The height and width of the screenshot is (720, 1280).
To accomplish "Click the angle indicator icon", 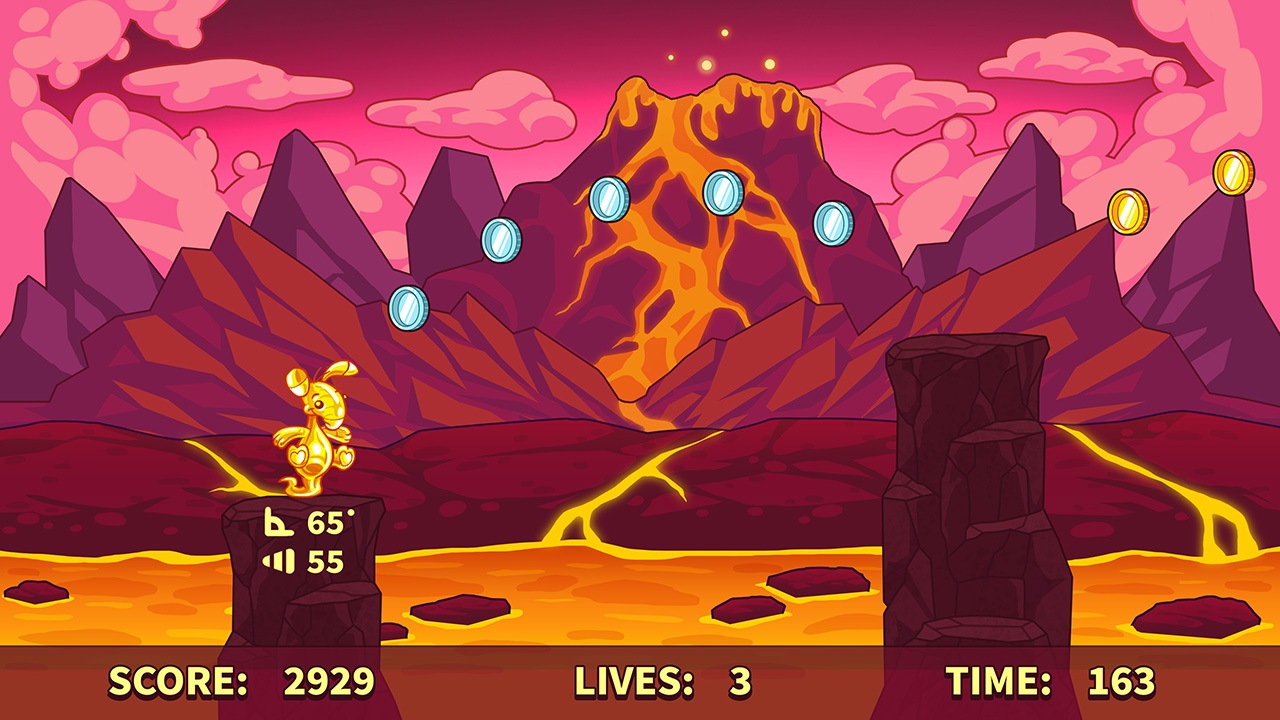I will pyautogui.click(x=278, y=522).
